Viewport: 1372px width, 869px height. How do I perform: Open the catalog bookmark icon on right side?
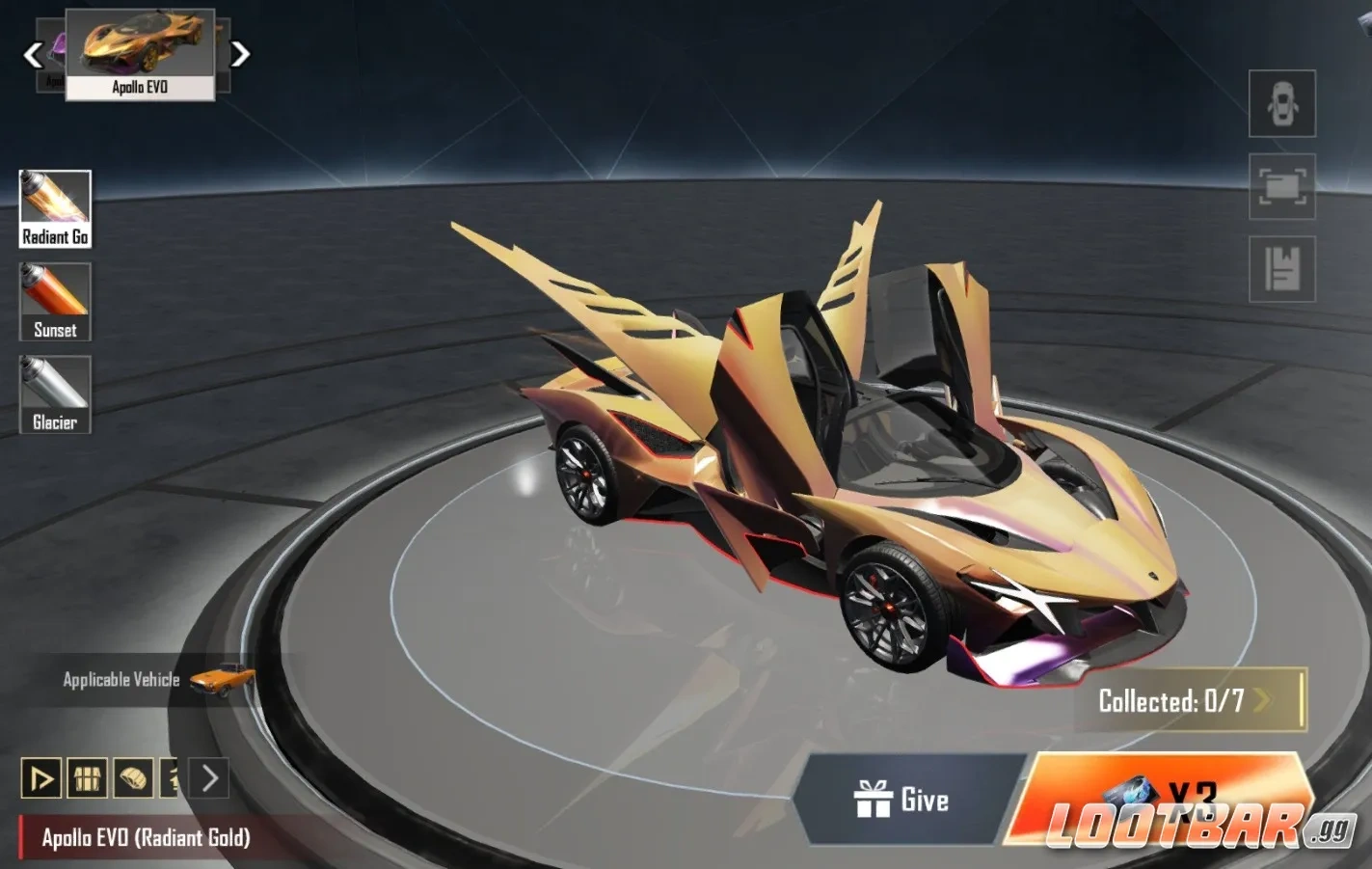pyautogui.click(x=1281, y=268)
